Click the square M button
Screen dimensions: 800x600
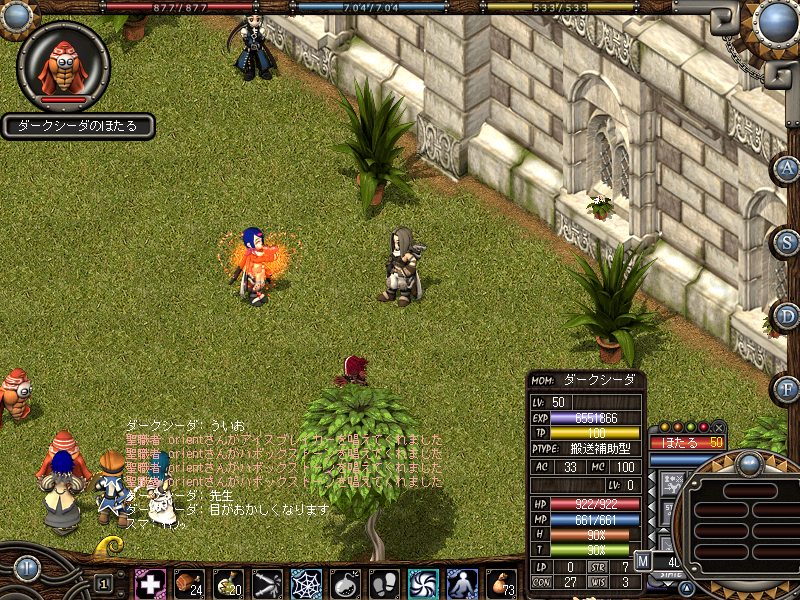point(643,561)
